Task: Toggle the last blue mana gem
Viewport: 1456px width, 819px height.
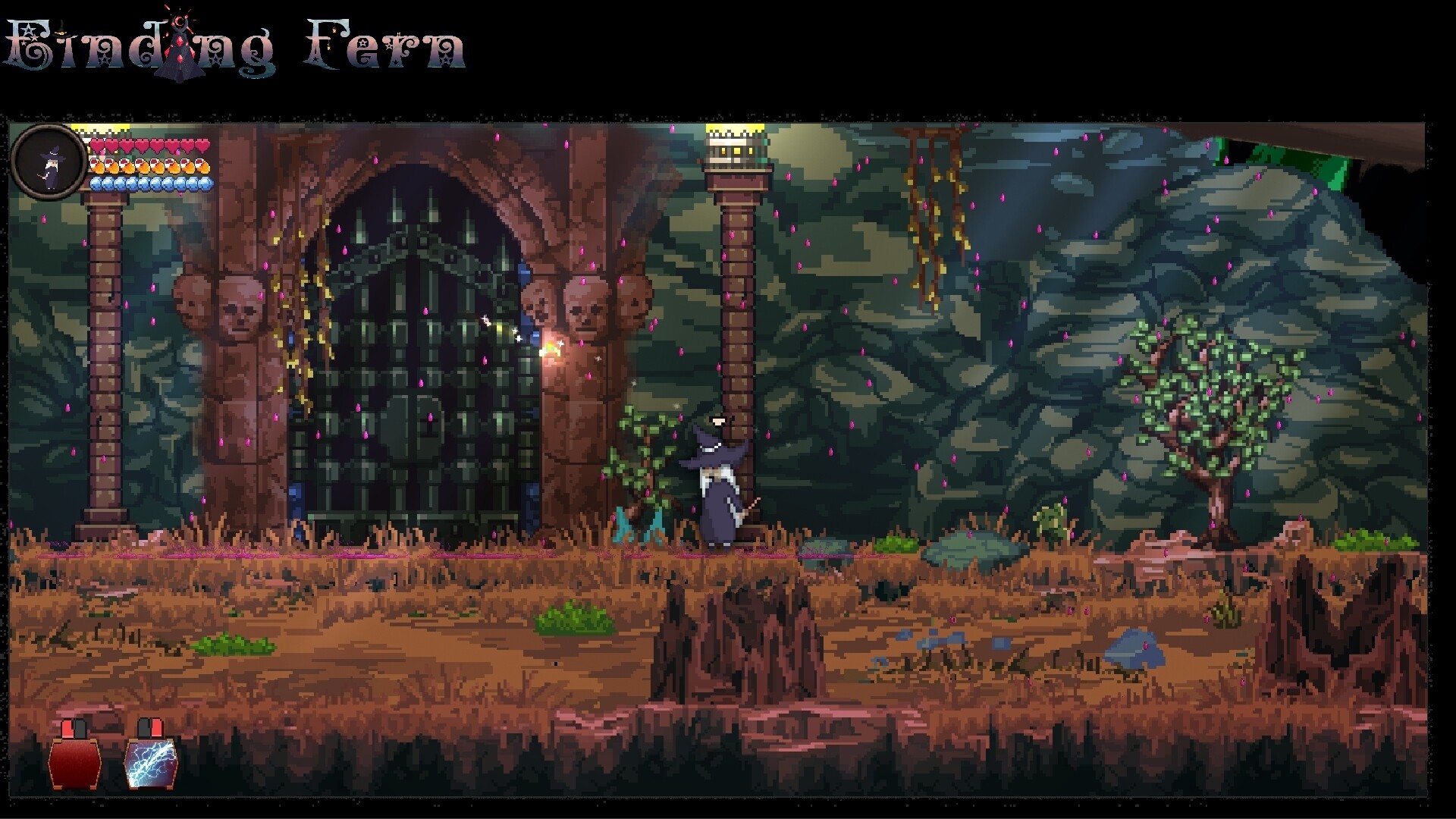Action: tap(206, 184)
